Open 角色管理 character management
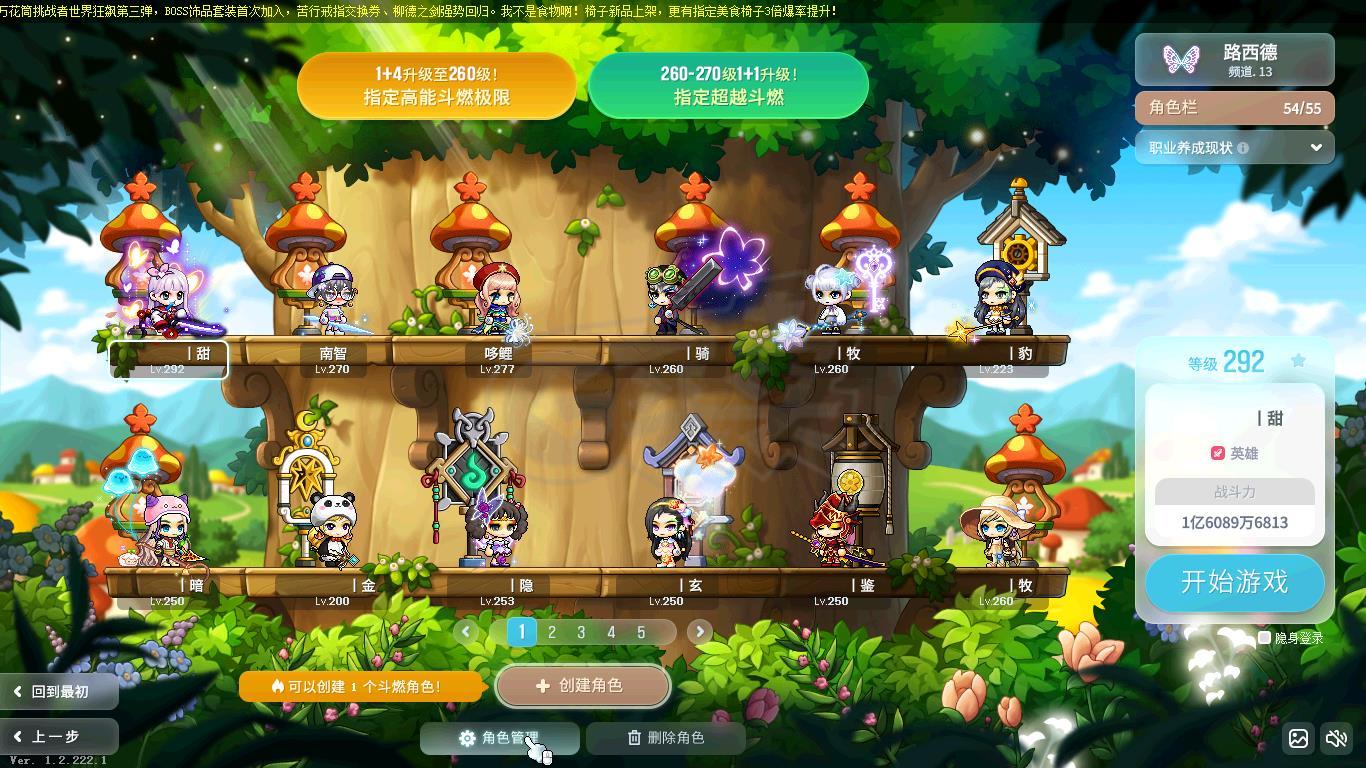 (x=499, y=738)
